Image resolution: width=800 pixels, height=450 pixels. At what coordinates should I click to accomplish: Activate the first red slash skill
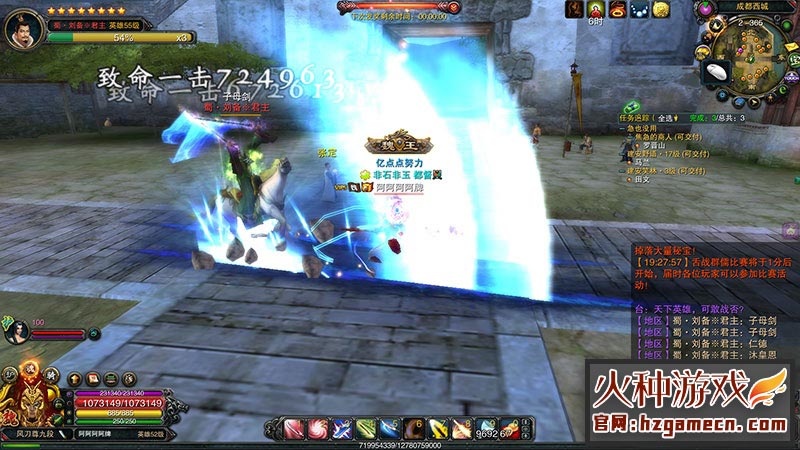point(295,429)
